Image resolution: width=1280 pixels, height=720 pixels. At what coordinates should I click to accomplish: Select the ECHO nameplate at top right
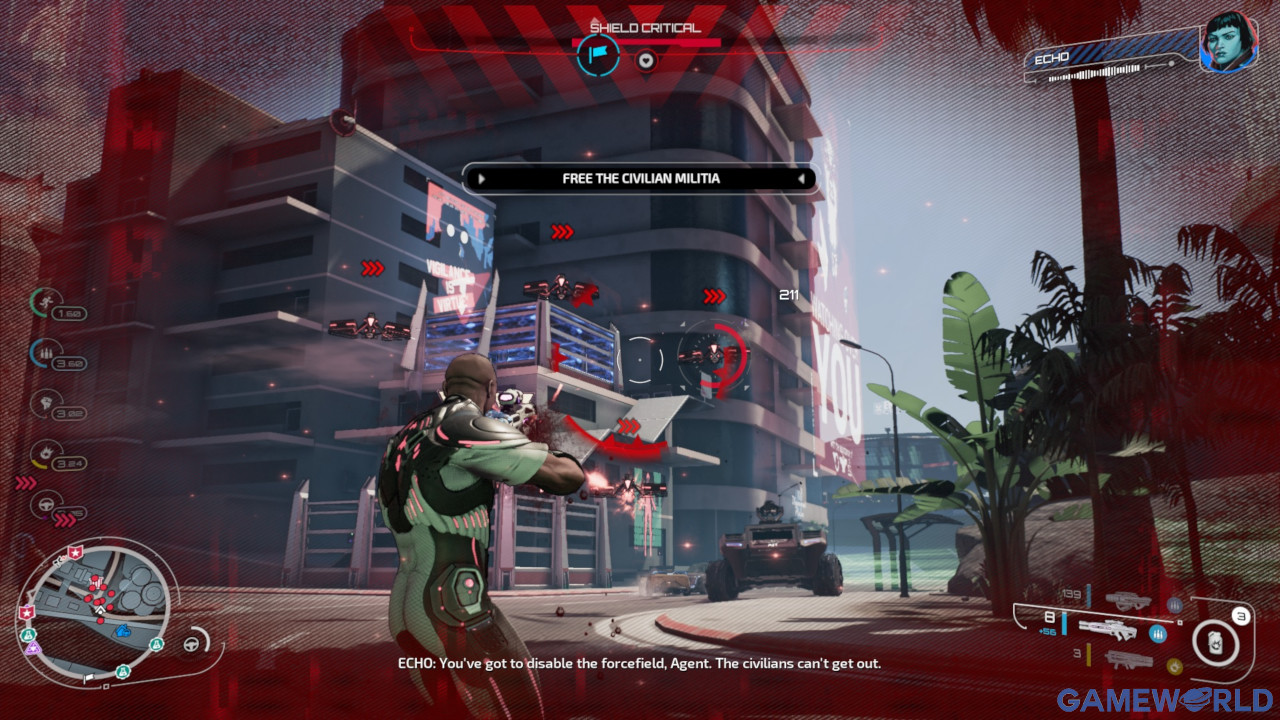pos(1050,58)
